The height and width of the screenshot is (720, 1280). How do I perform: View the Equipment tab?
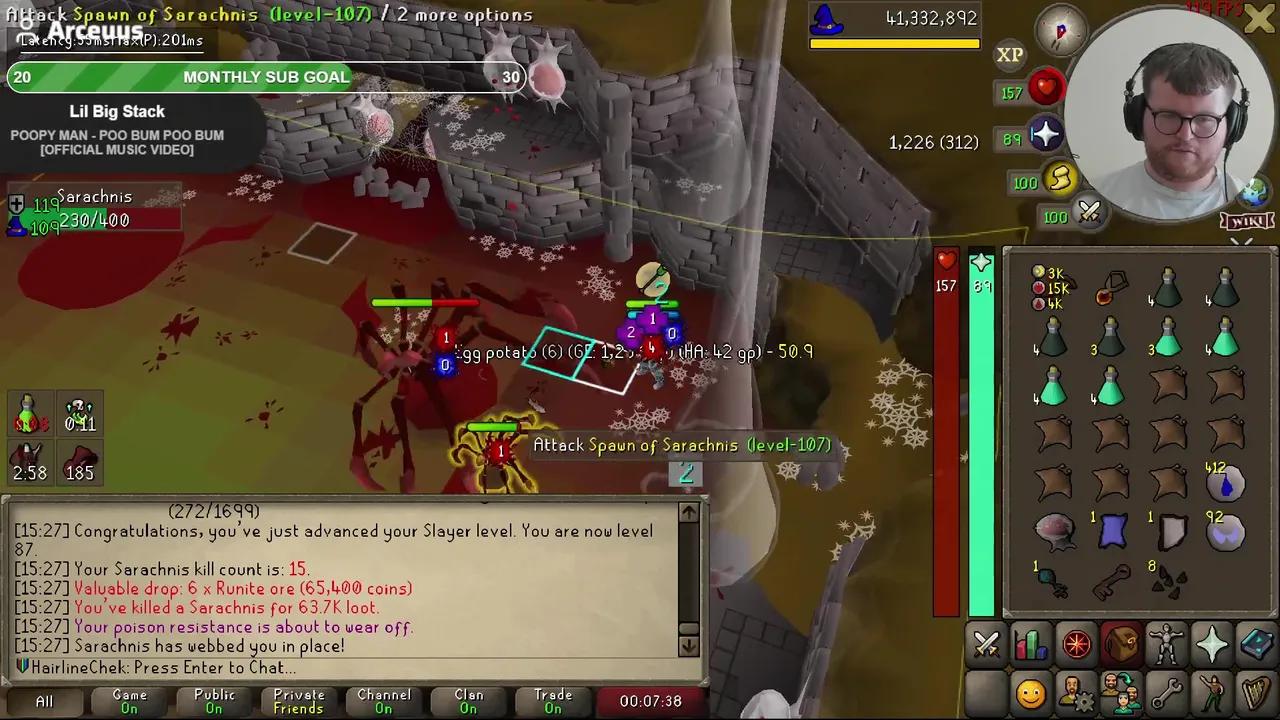(1167, 643)
